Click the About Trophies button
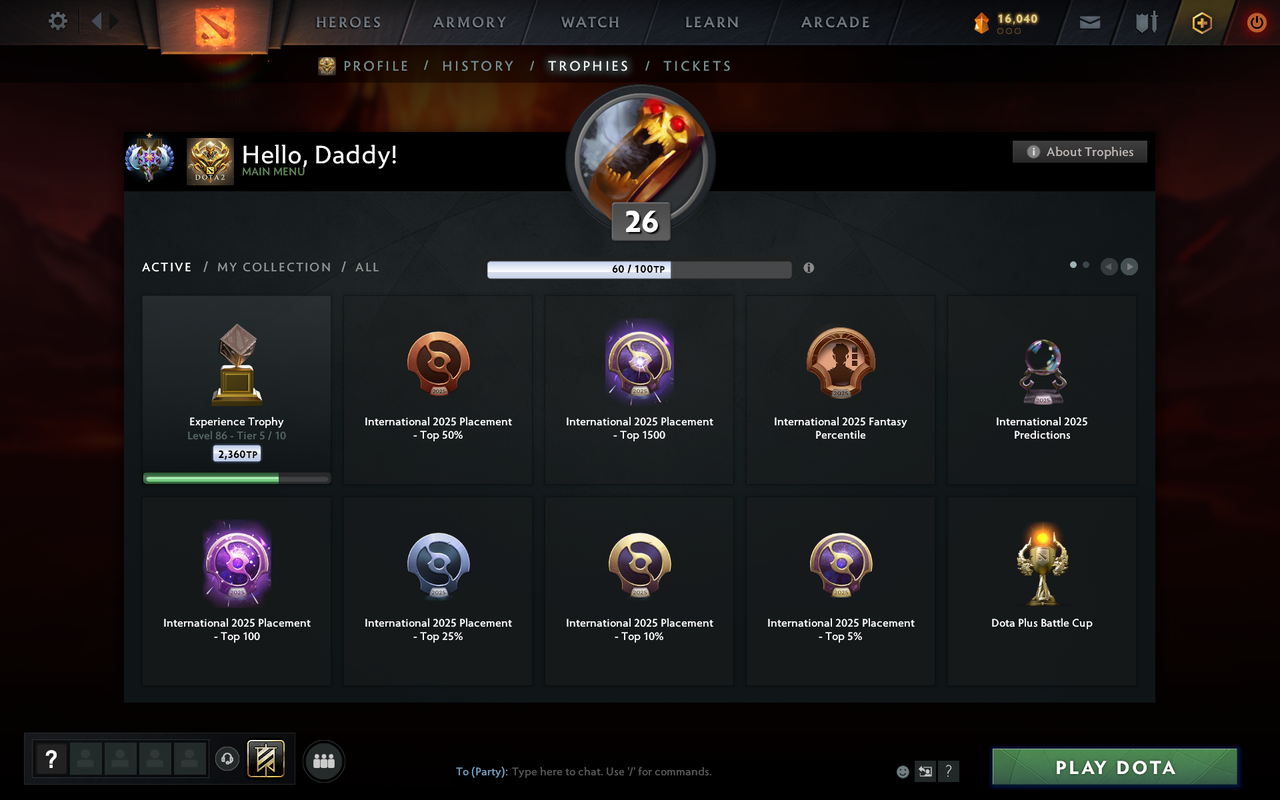Image resolution: width=1280 pixels, height=800 pixels. (x=1080, y=151)
